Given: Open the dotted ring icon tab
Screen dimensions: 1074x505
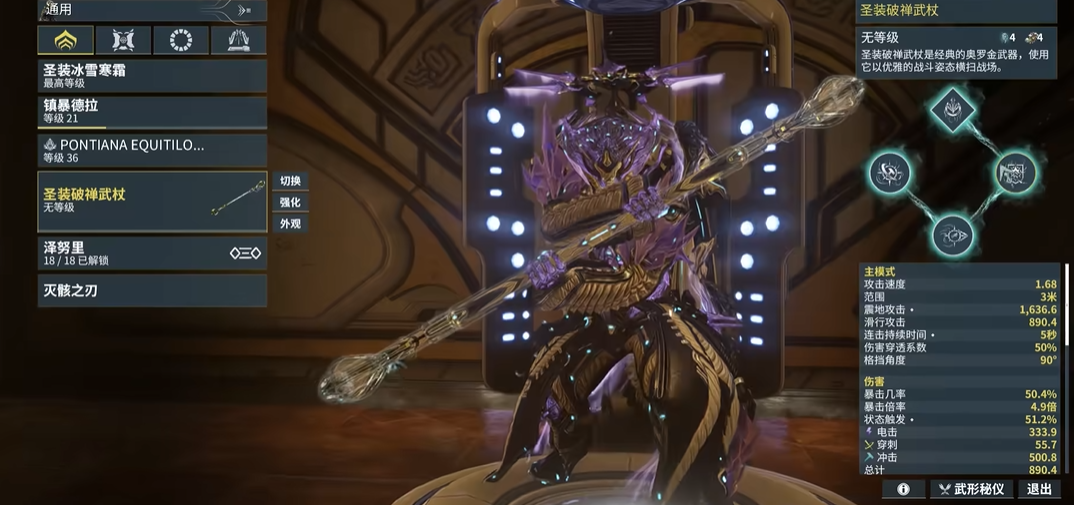Looking at the screenshot, I should (182, 40).
